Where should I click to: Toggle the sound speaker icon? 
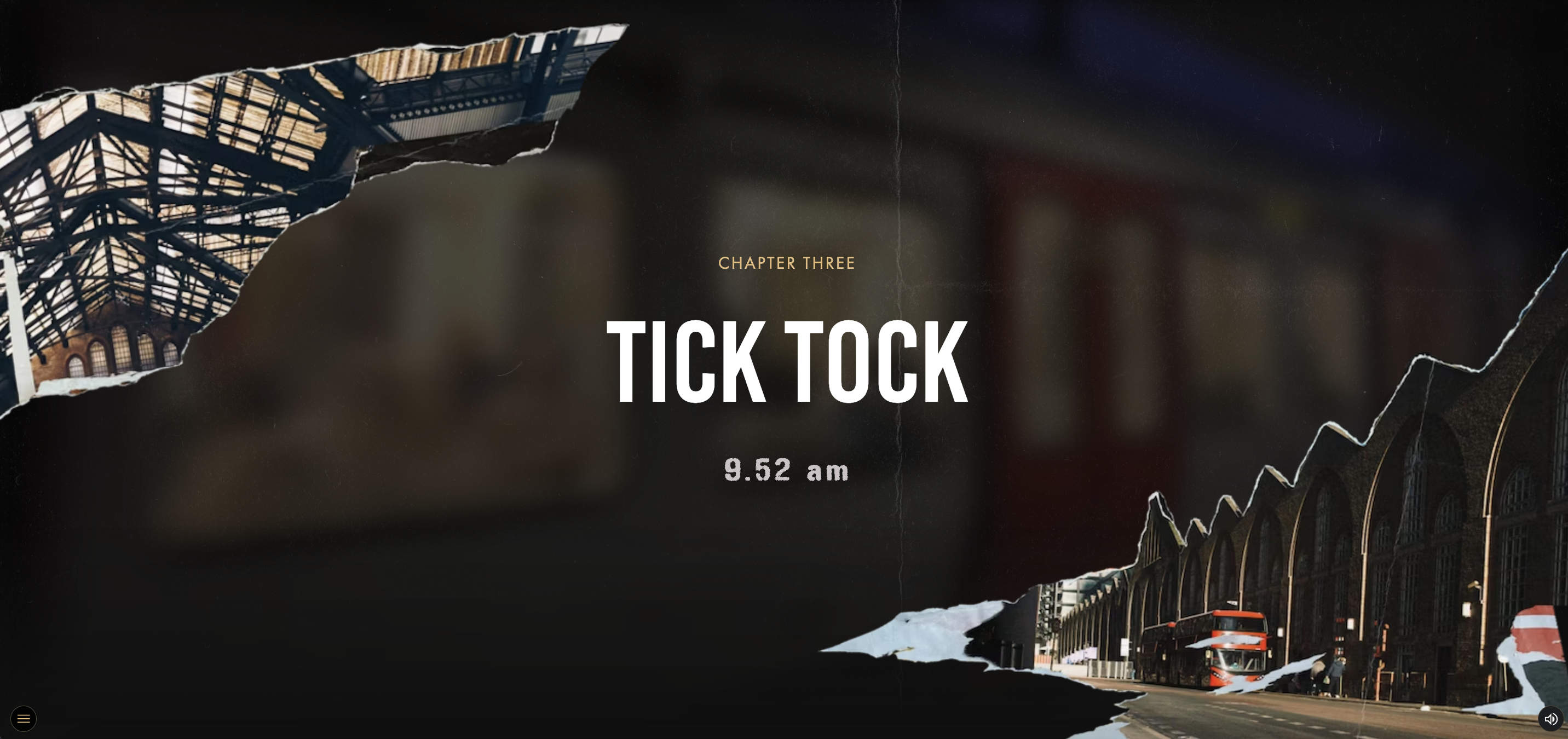pos(1550,719)
